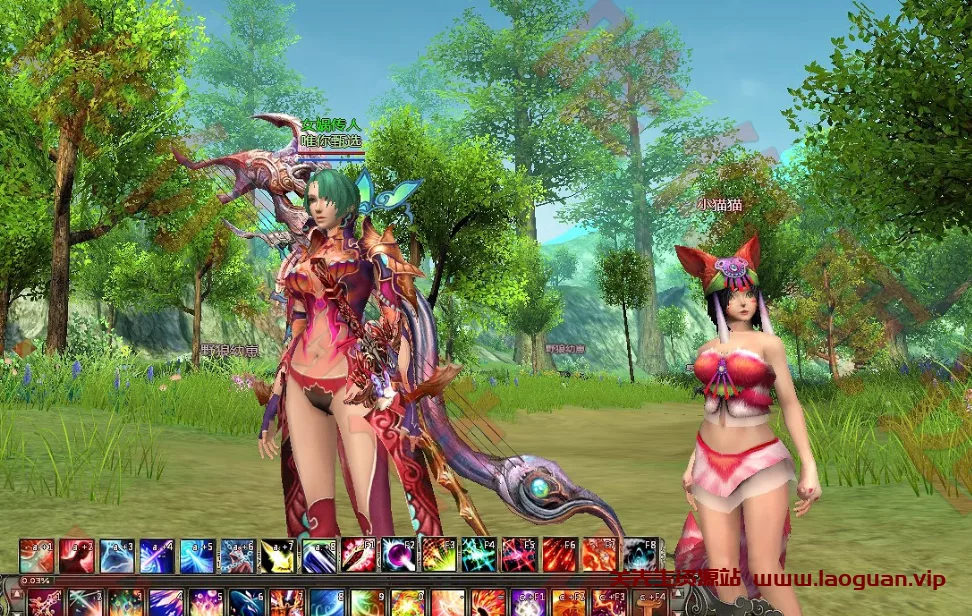Cast the Ctrl+F1 purple skill
Image resolution: width=972 pixels, height=616 pixels.
coord(527,603)
